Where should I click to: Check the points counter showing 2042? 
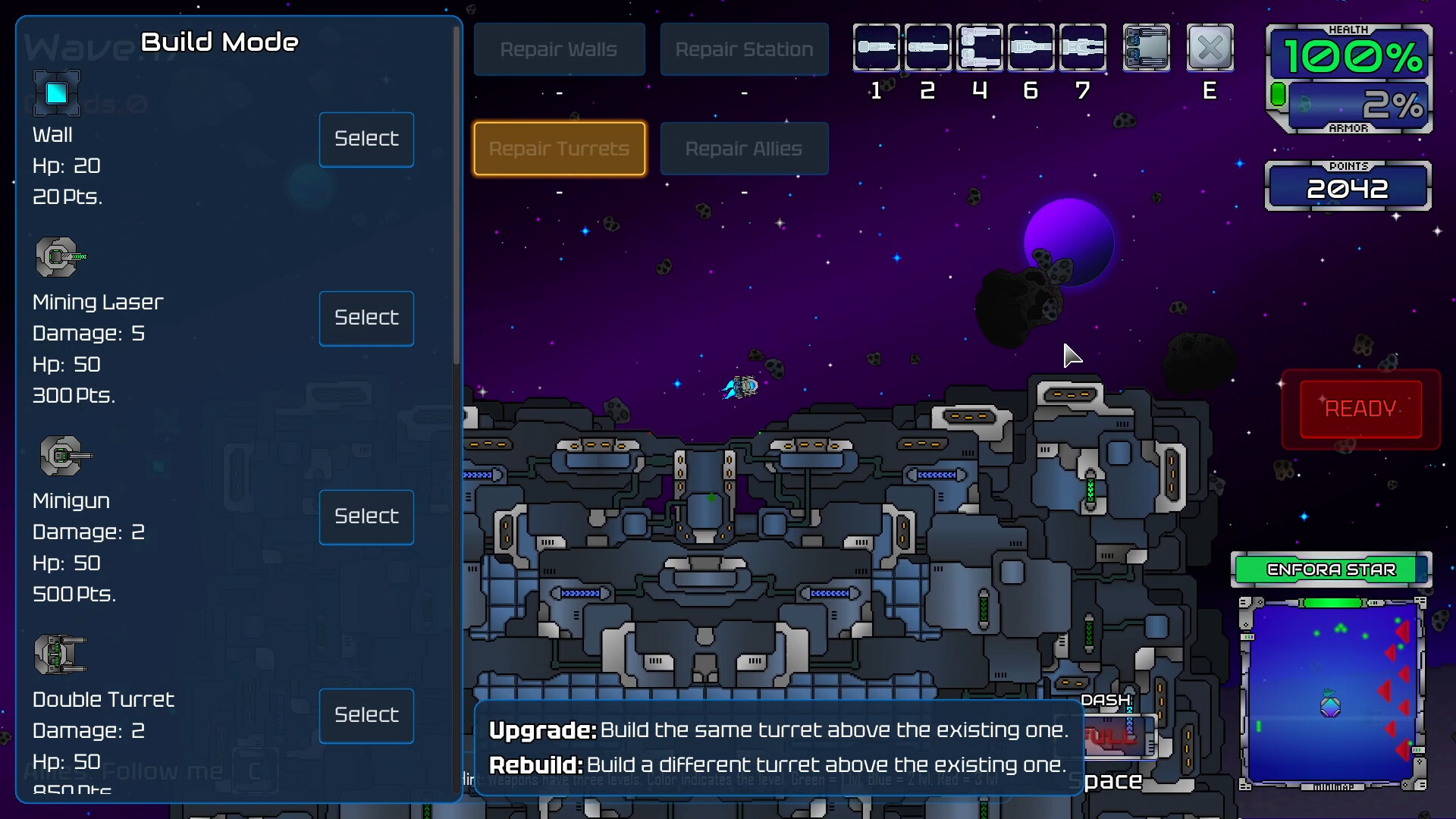(1349, 187)
